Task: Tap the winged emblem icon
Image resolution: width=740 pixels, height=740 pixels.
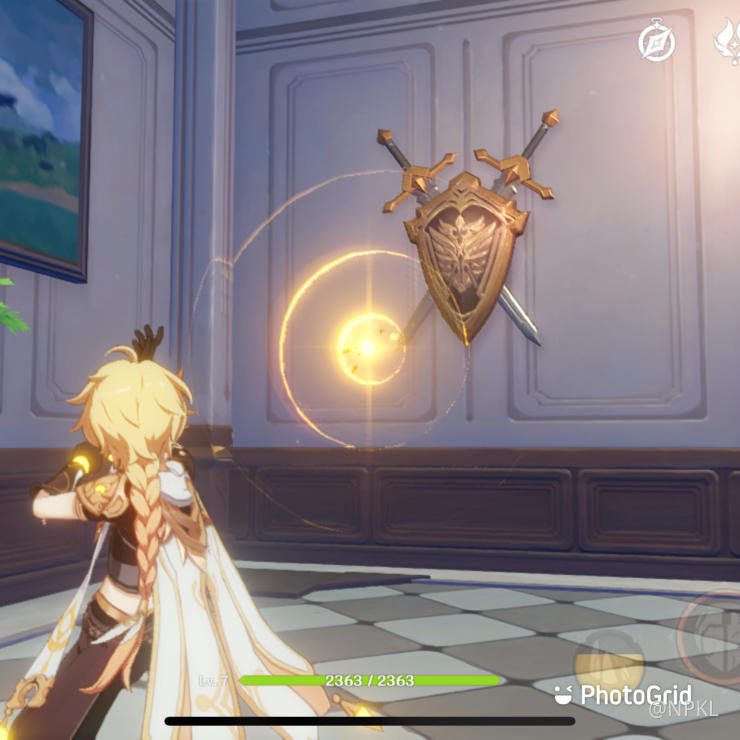Action: tap(727, 42)
